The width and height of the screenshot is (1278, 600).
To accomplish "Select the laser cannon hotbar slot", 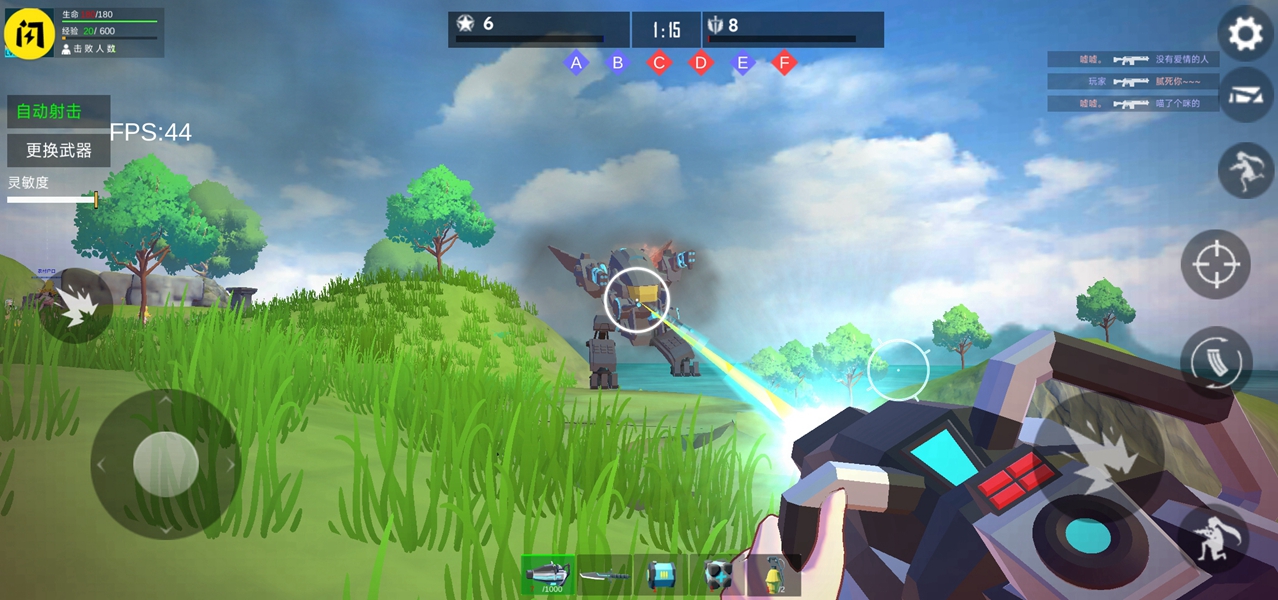I will pyautogui.click(x=548, y=575).
